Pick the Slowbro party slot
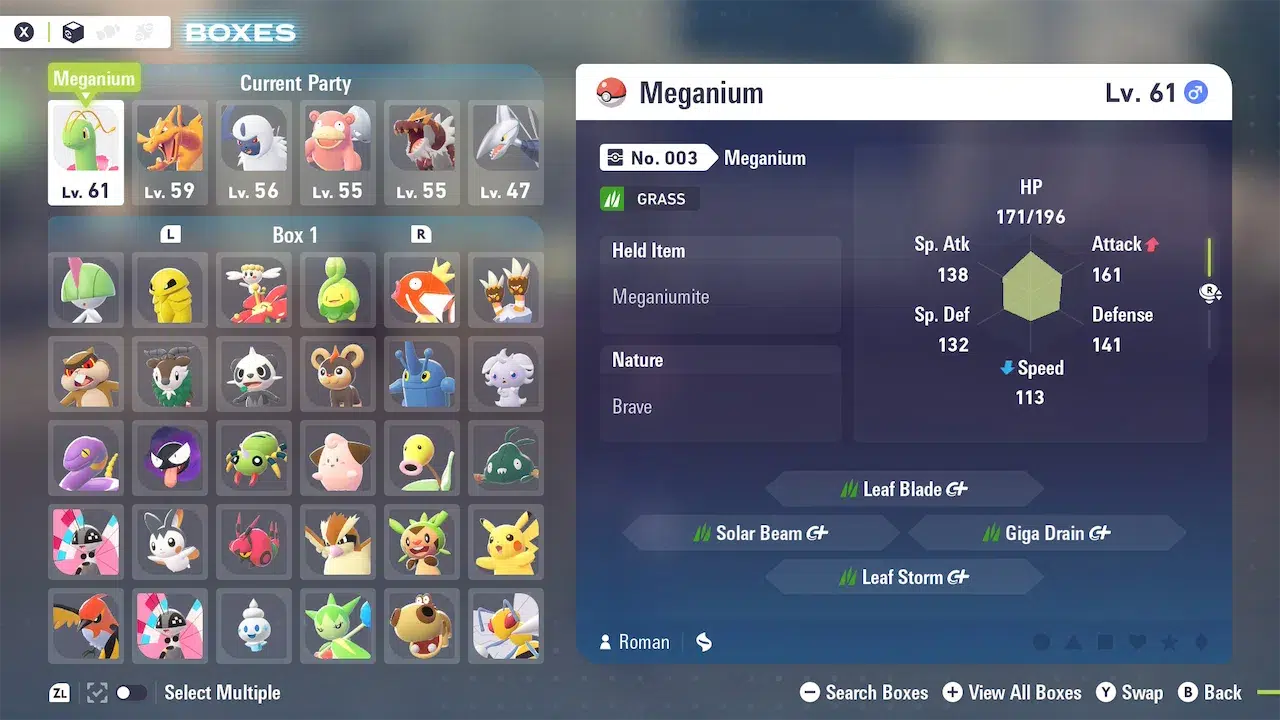This screenshot has width=1280, height=720. pos(338,152)
